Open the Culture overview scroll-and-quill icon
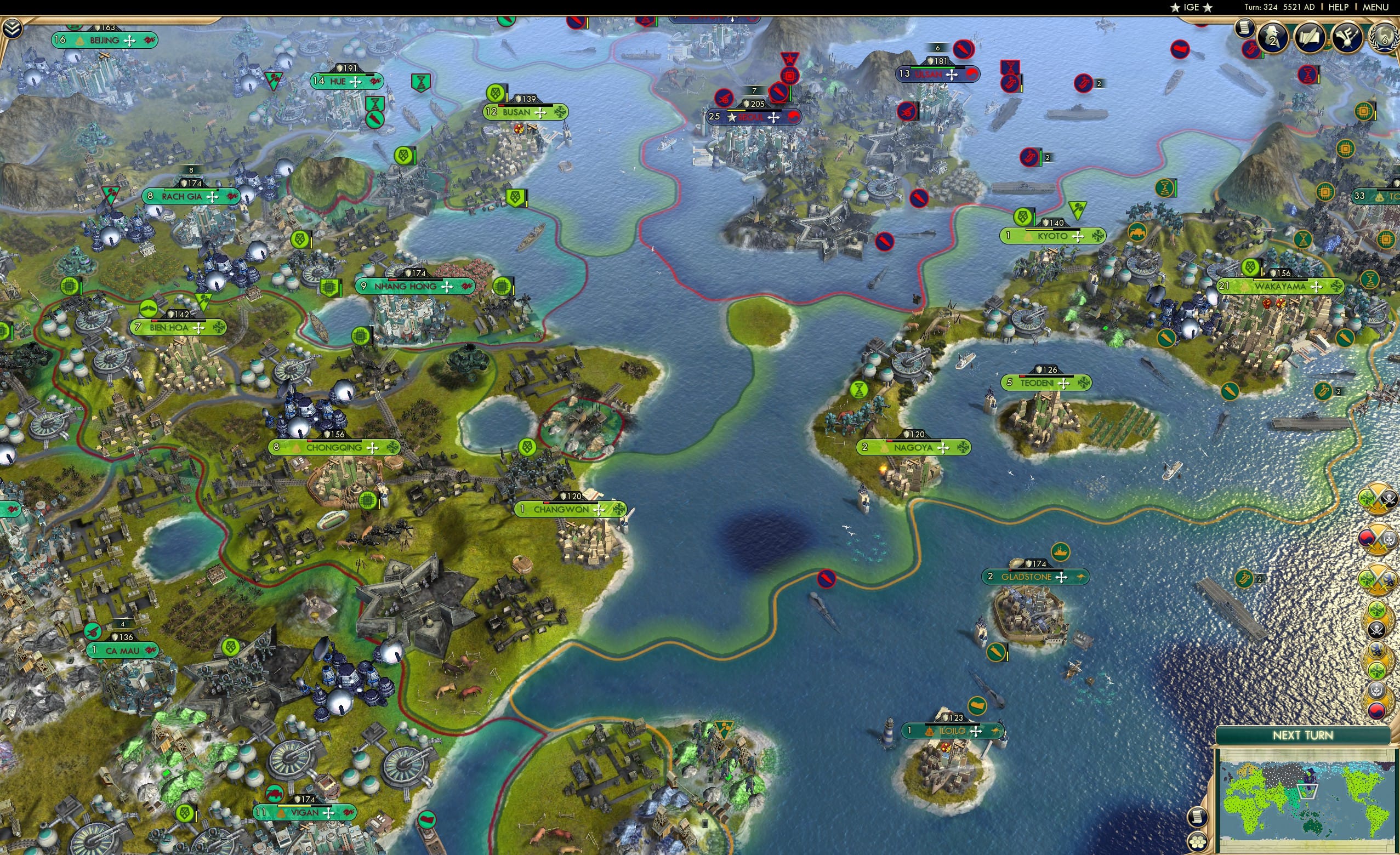1400x855 pixels. point(1310,38)
